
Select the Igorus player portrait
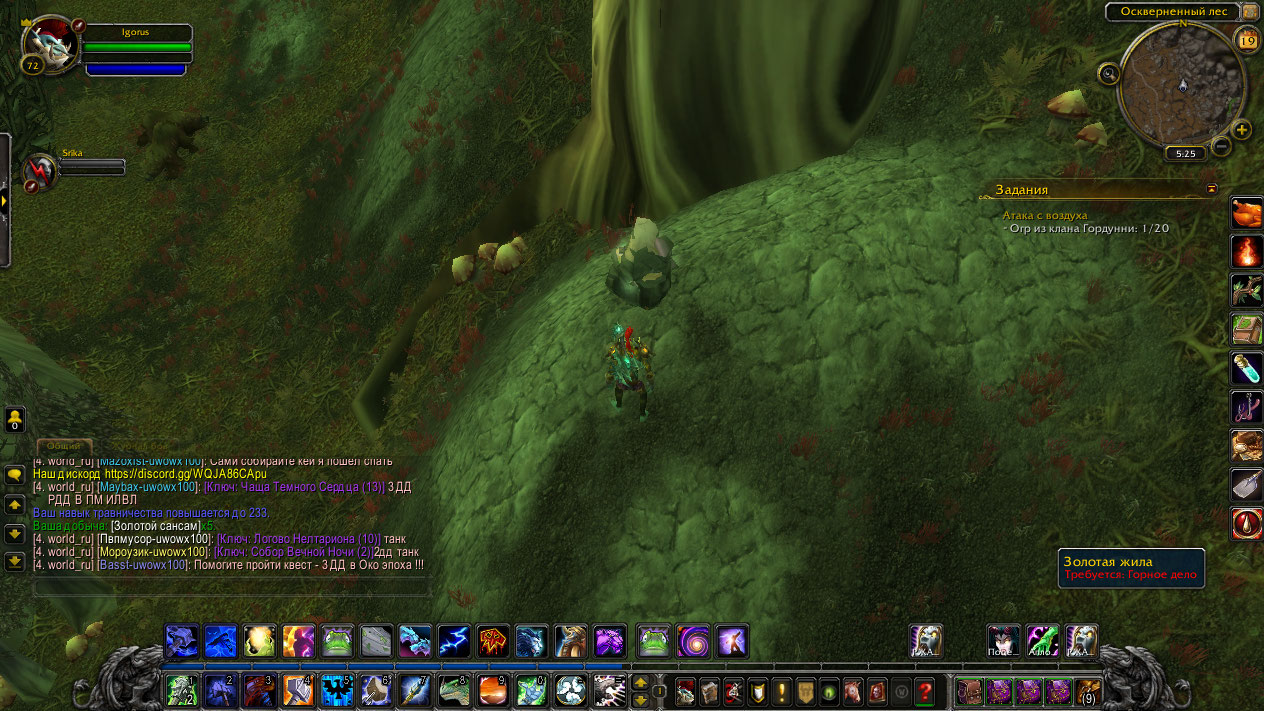coord(50,42)
